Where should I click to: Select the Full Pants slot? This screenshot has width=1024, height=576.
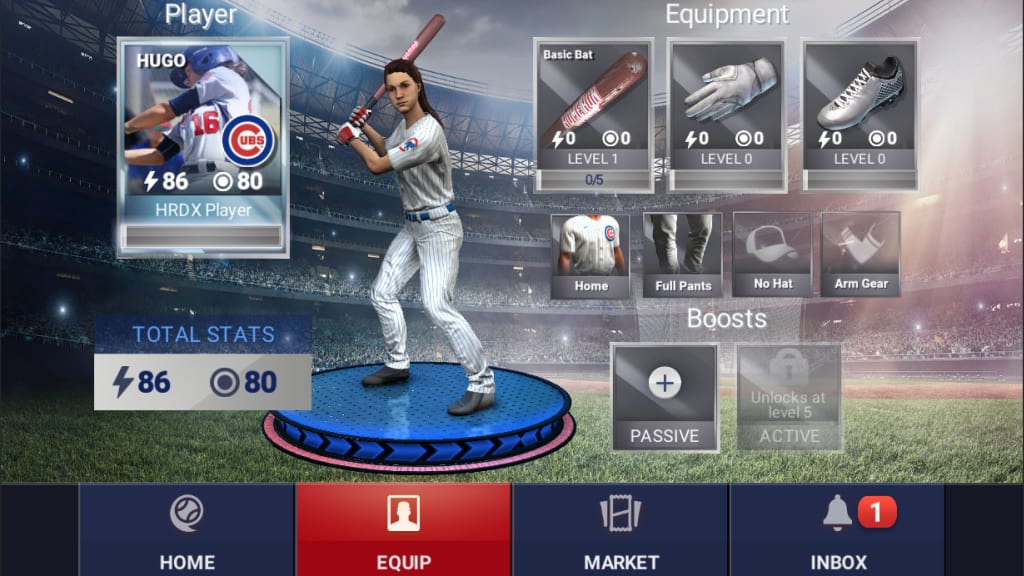tap(682, 255)
